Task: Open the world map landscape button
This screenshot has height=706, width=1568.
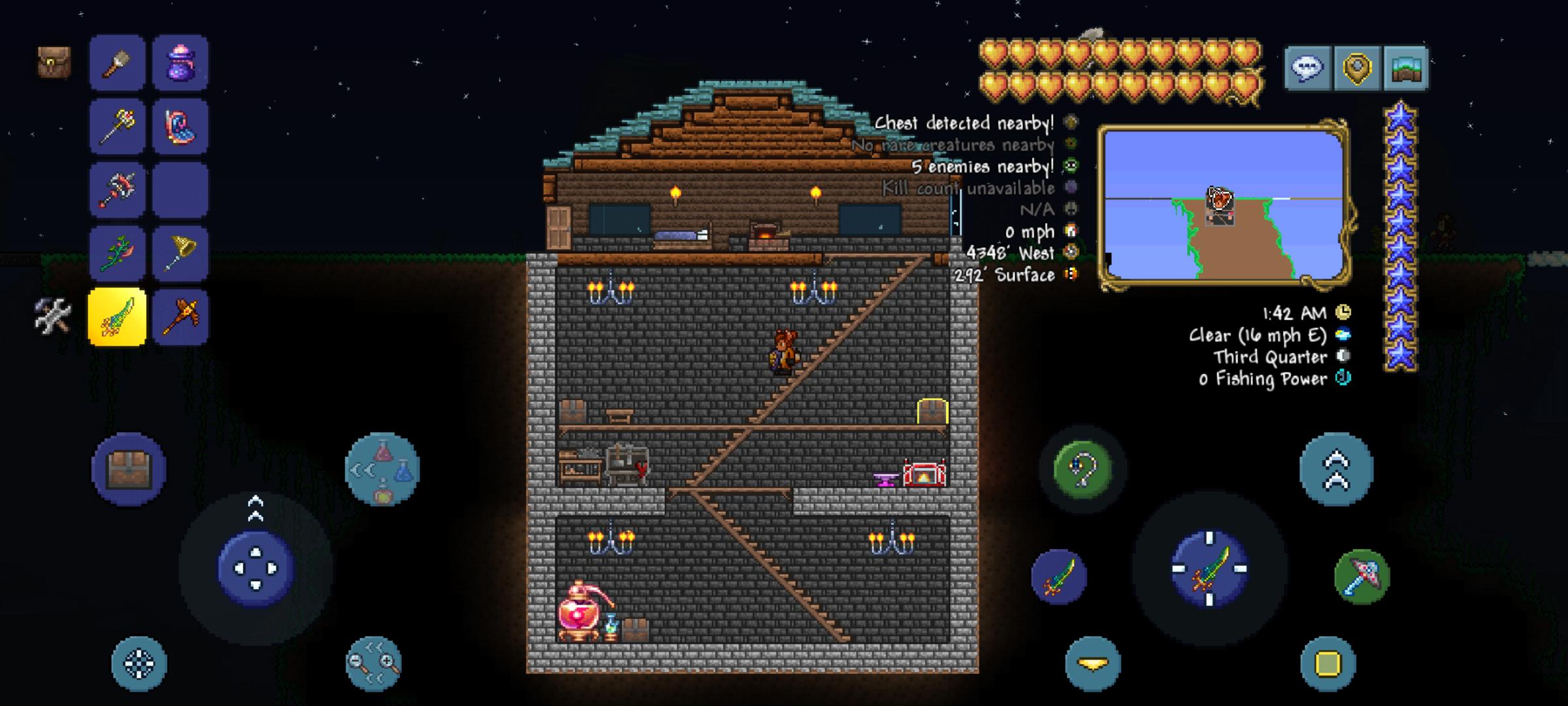Action: tap(1406, 67)
